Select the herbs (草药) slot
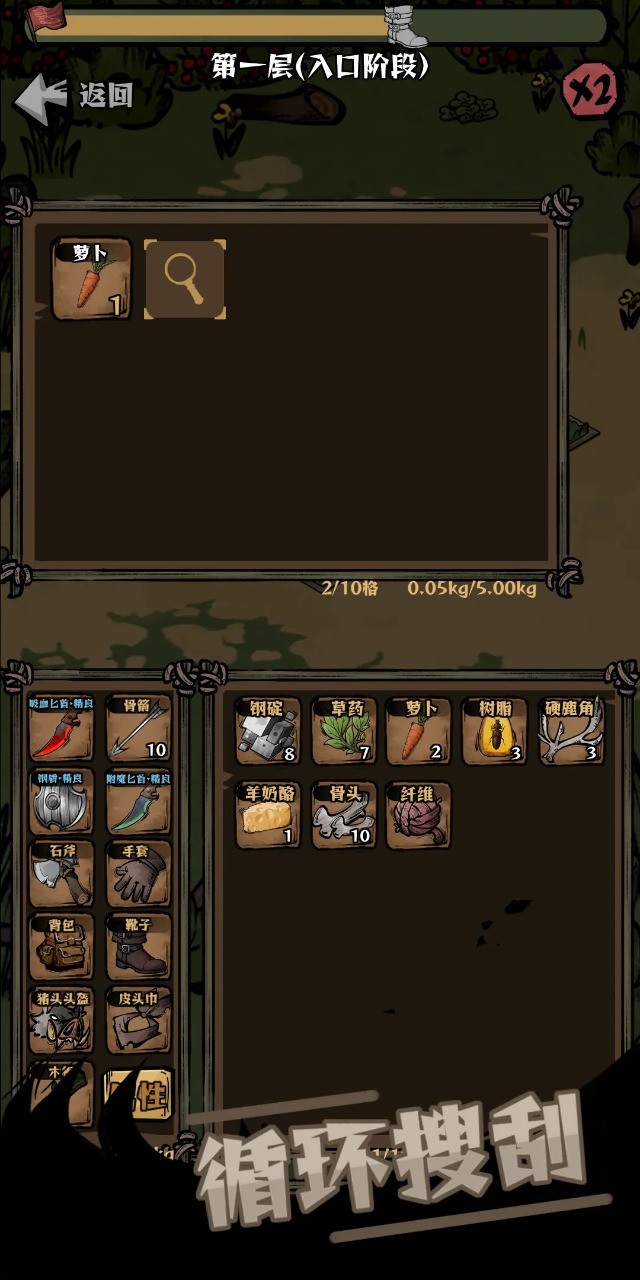Image resolution: width=640 pixels, height=1280 pixels. [x=345, y=731]
